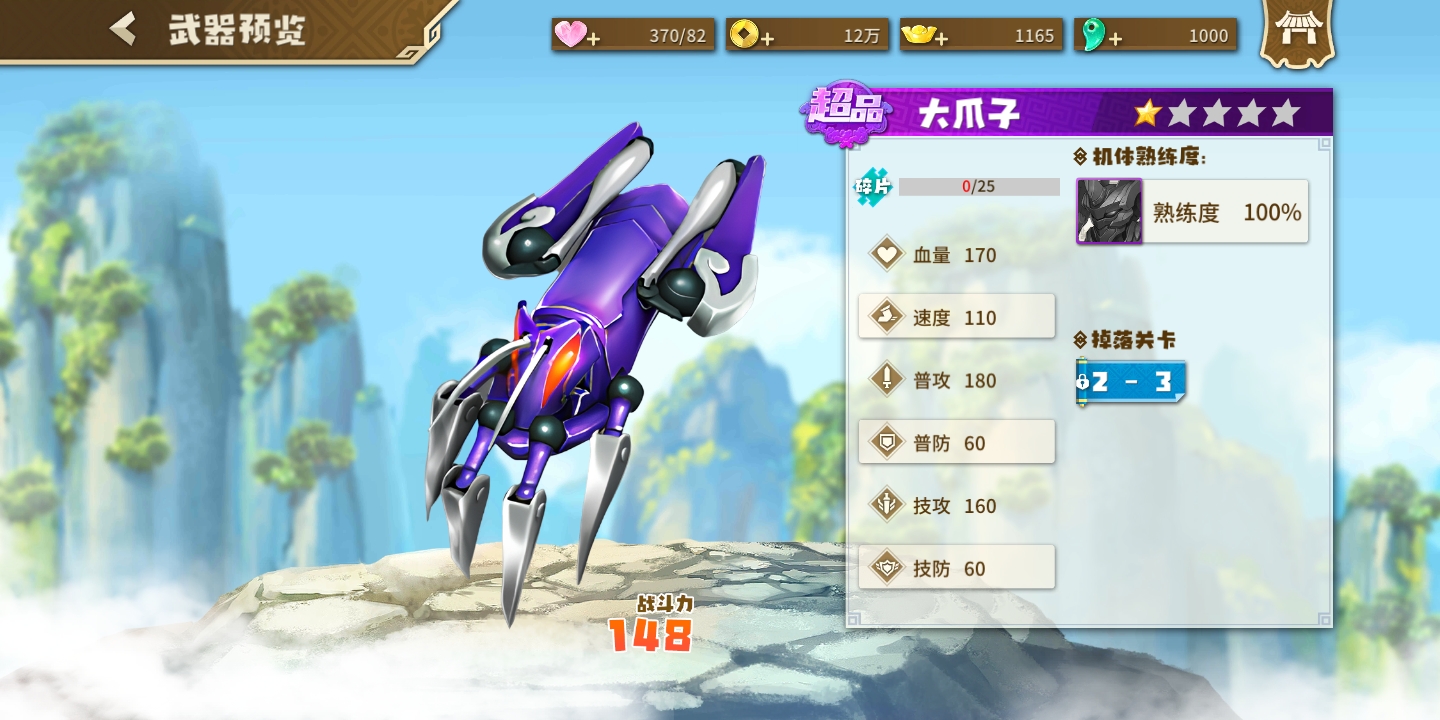
Task: Open the drop stage 2-3 banner
Action: pyautogui.click(x=1131, y=382)
